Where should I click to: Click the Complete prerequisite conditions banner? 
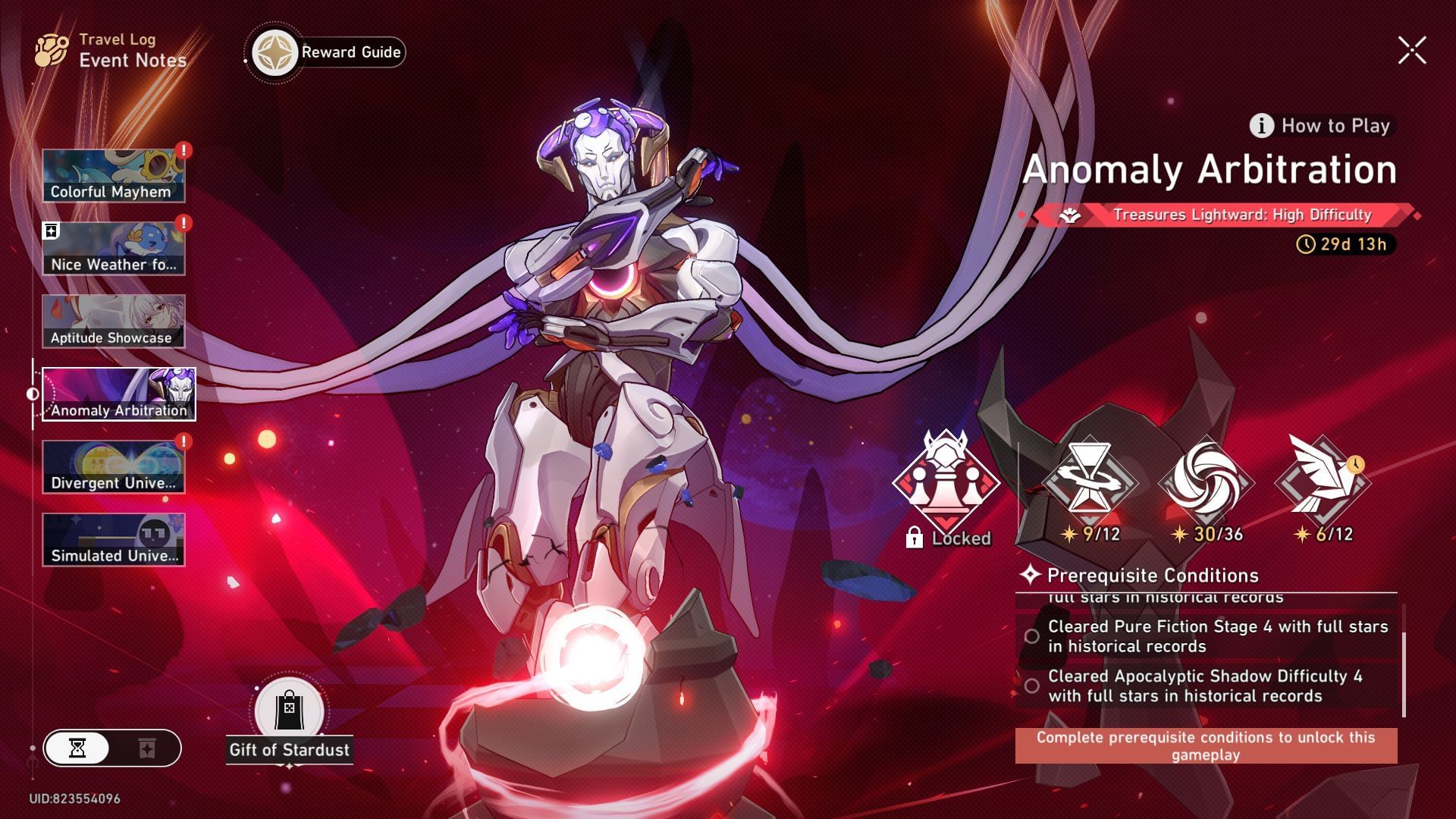pos(1206,745)
